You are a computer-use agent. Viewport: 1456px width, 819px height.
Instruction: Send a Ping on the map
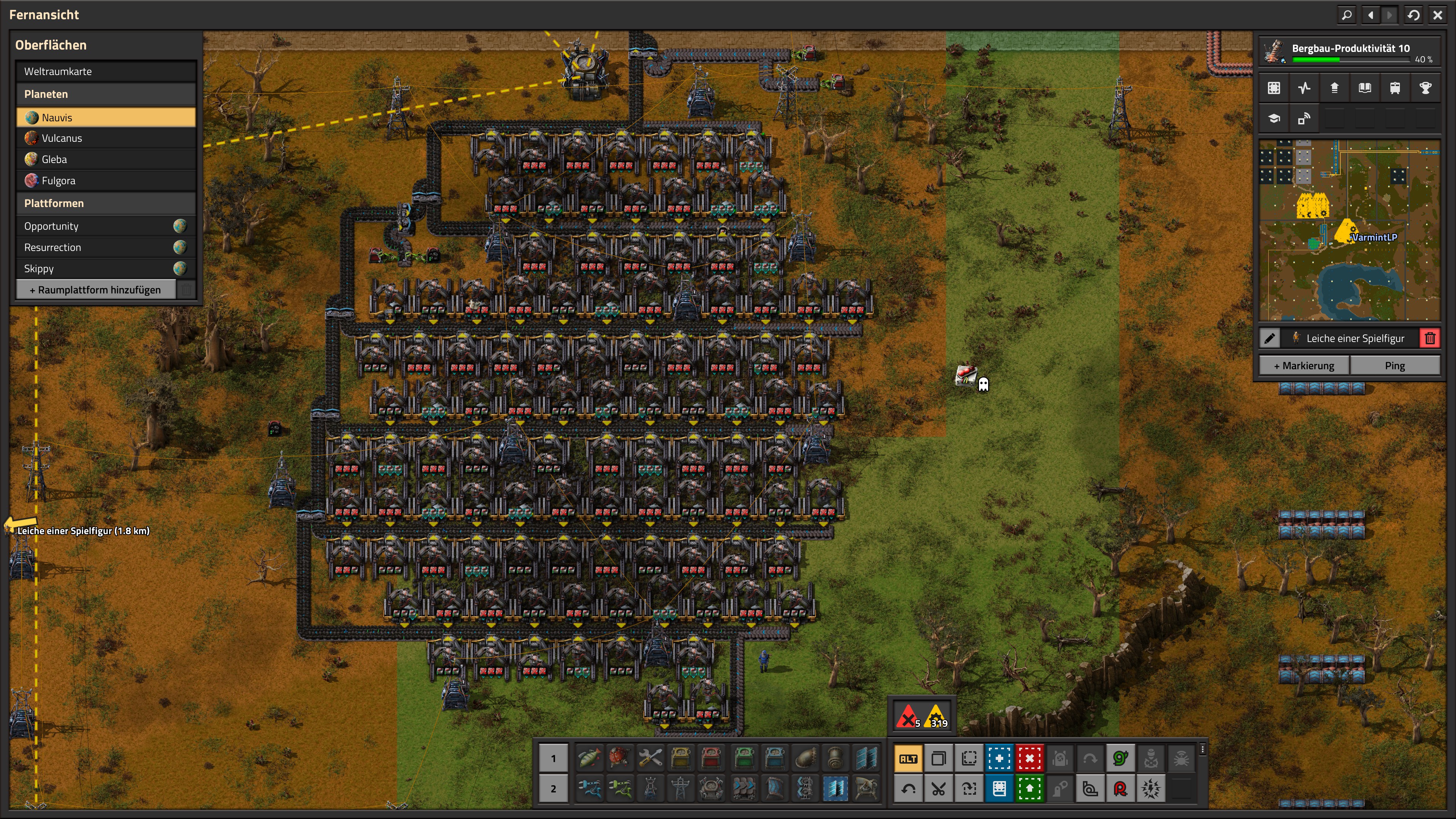pyautogui.click(x=1395, y=366)
